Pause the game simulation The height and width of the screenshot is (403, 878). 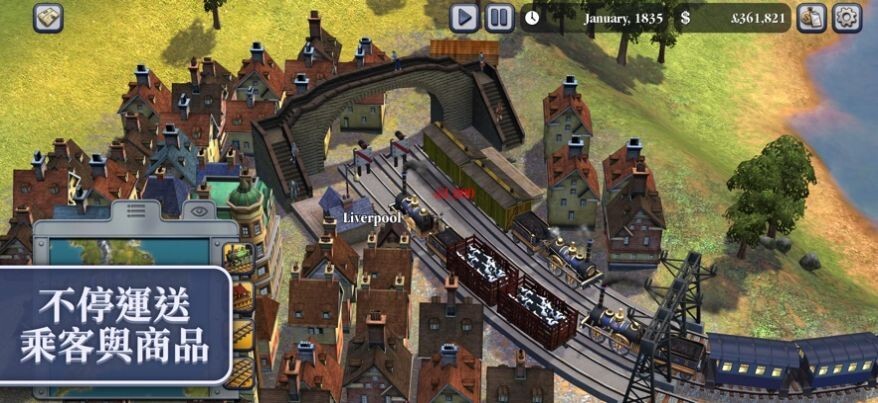click(x=499, y=17)
